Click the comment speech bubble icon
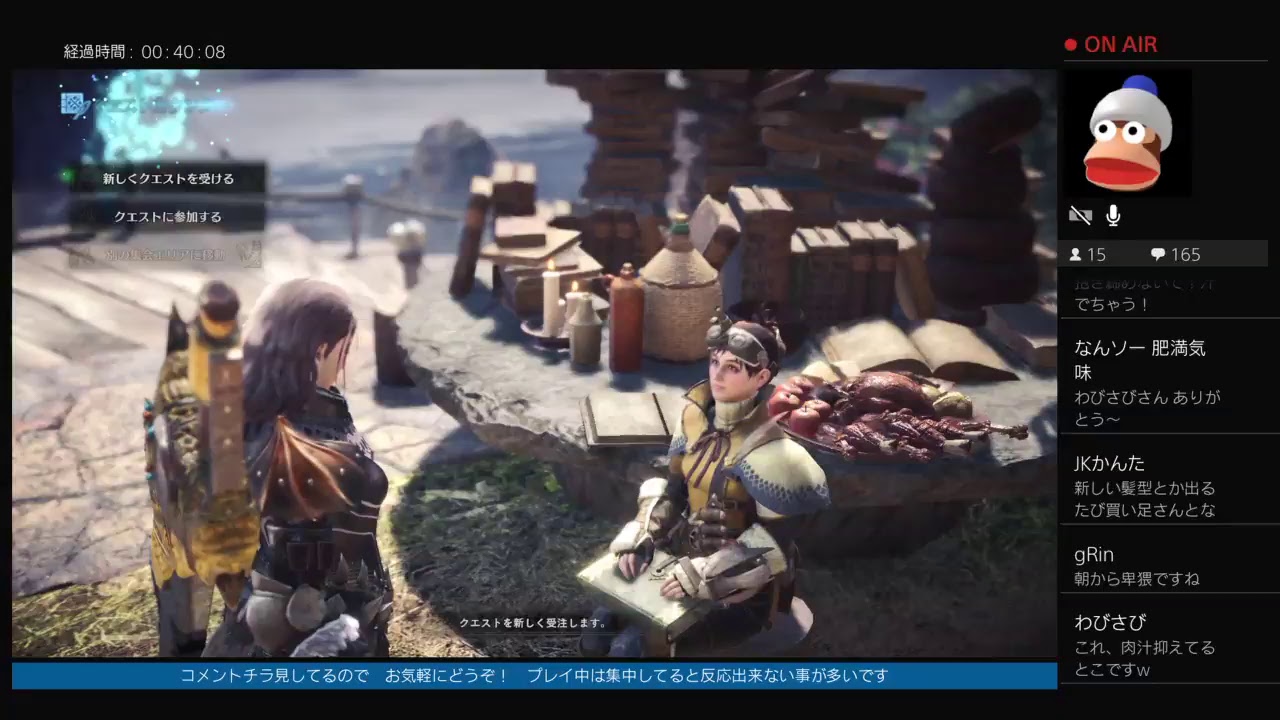1280x720 pixels. tap(1158, 254)
